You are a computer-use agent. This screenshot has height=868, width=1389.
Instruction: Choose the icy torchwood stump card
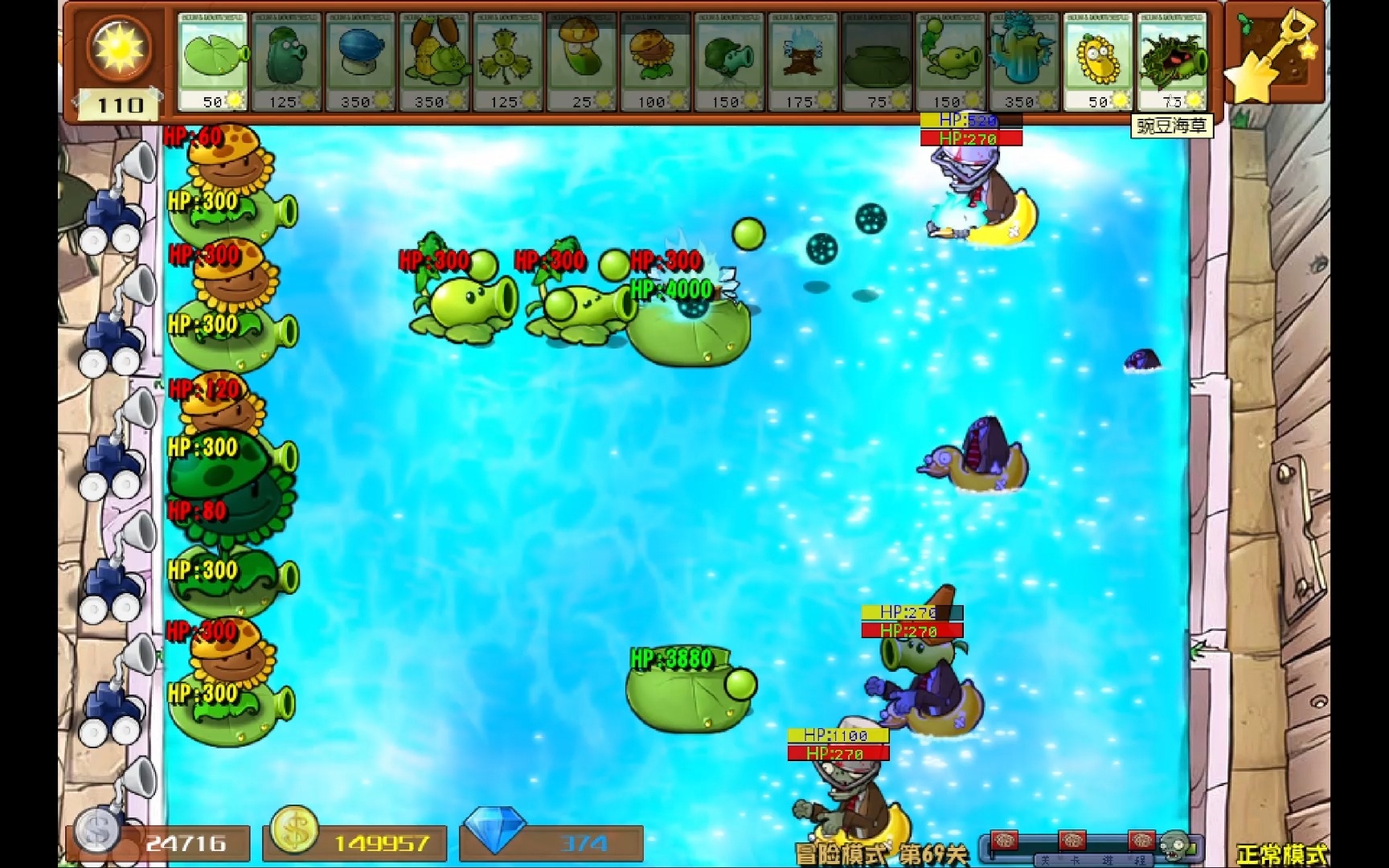803,61
